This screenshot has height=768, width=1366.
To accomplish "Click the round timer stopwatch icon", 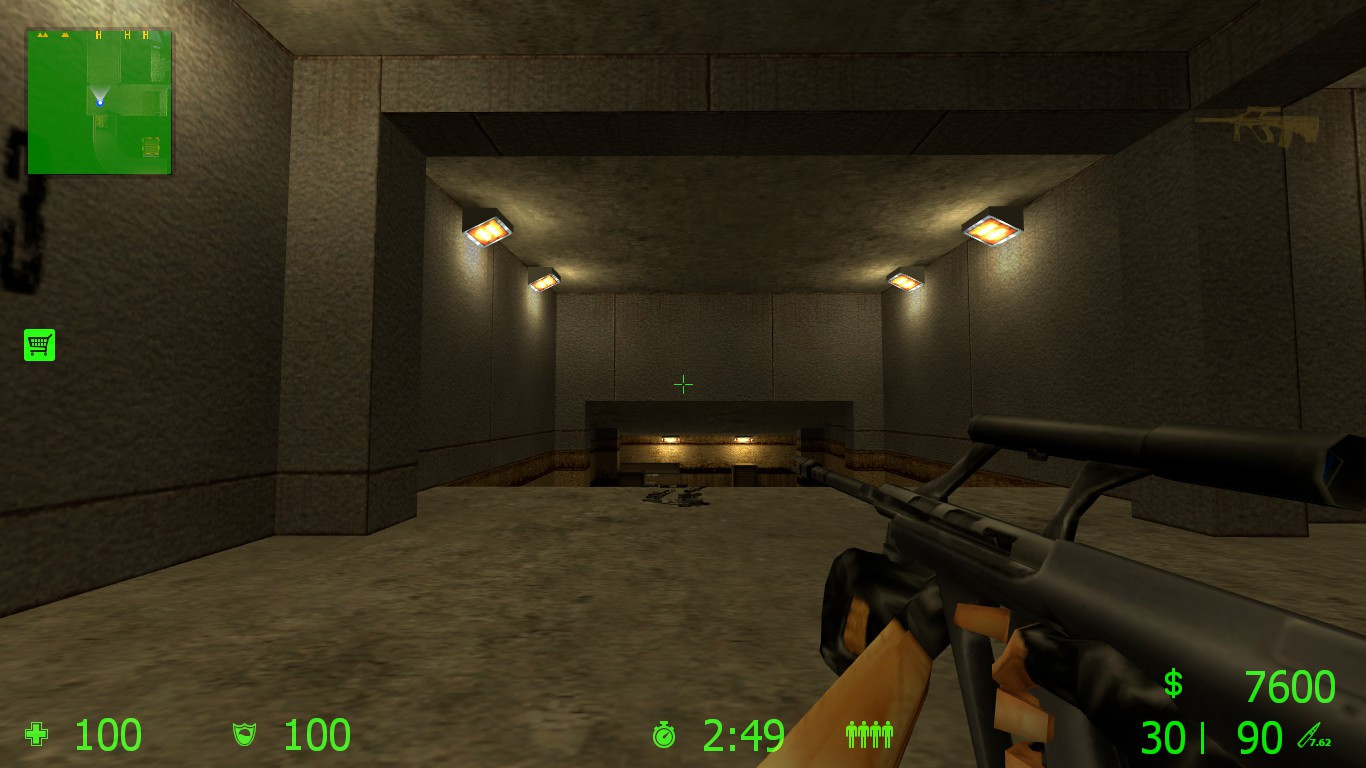I will tap(666, 736).
